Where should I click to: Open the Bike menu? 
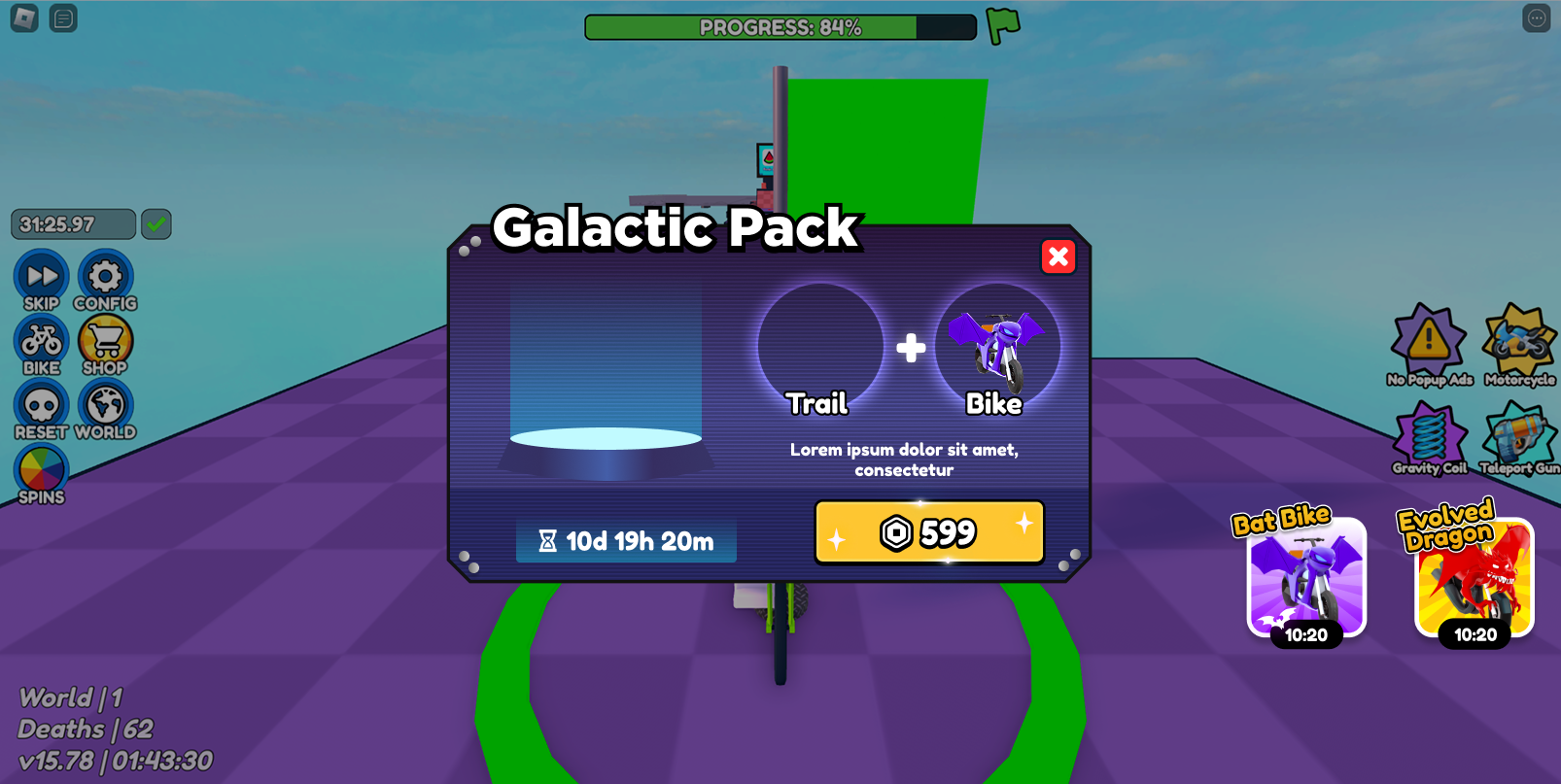pyautogui.click(x=41, y=343)
